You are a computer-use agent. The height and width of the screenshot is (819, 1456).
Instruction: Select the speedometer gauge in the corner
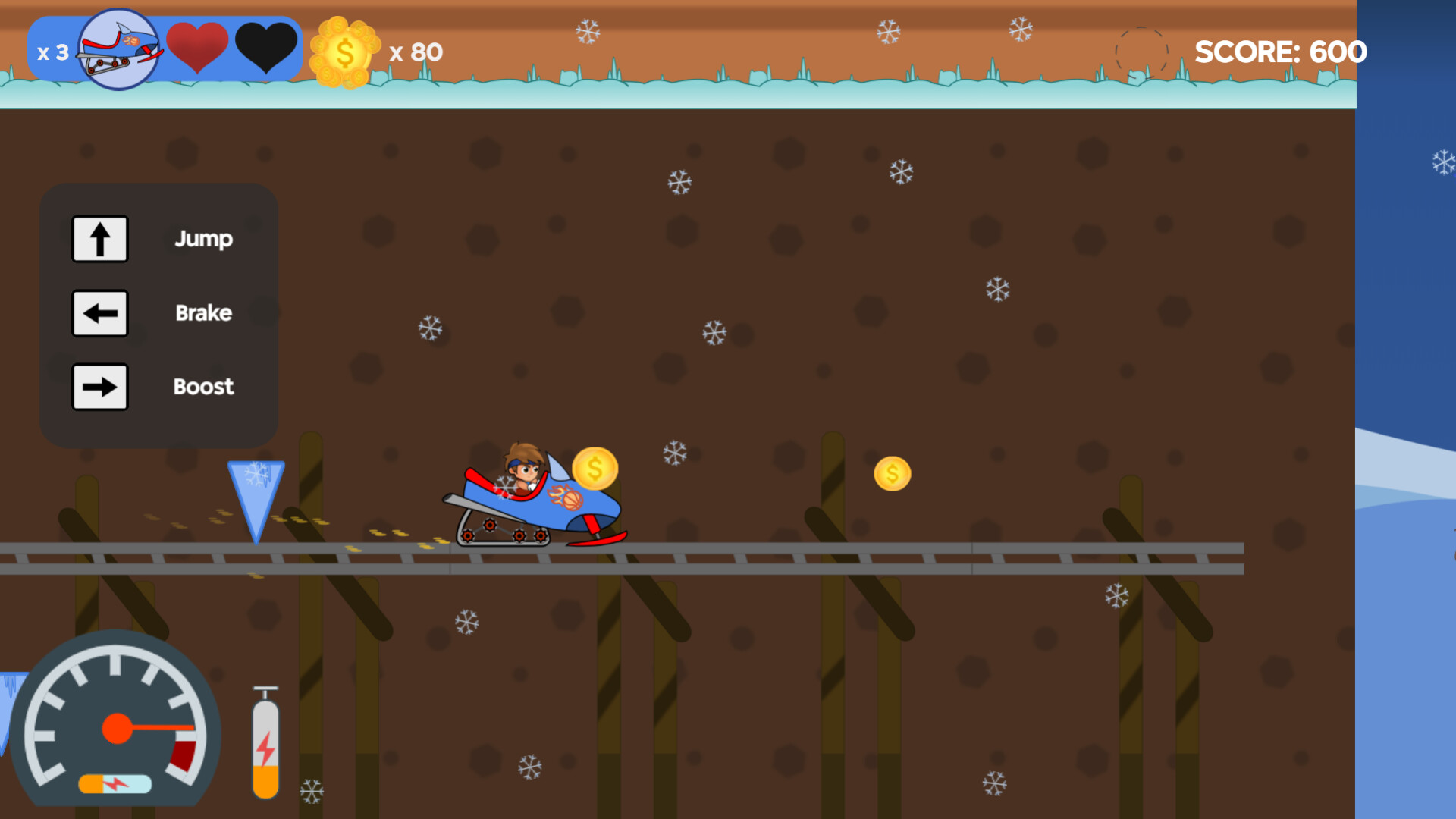pos(118,728)
